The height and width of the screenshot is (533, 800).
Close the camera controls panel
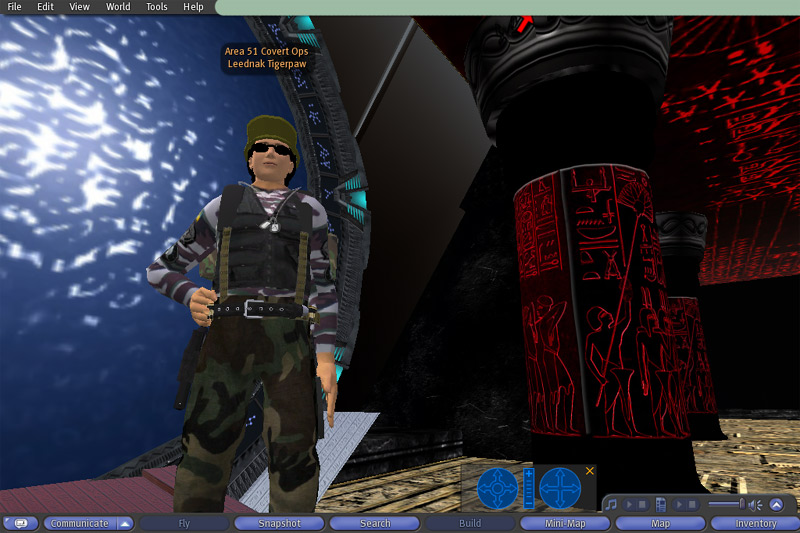[590, 470]
